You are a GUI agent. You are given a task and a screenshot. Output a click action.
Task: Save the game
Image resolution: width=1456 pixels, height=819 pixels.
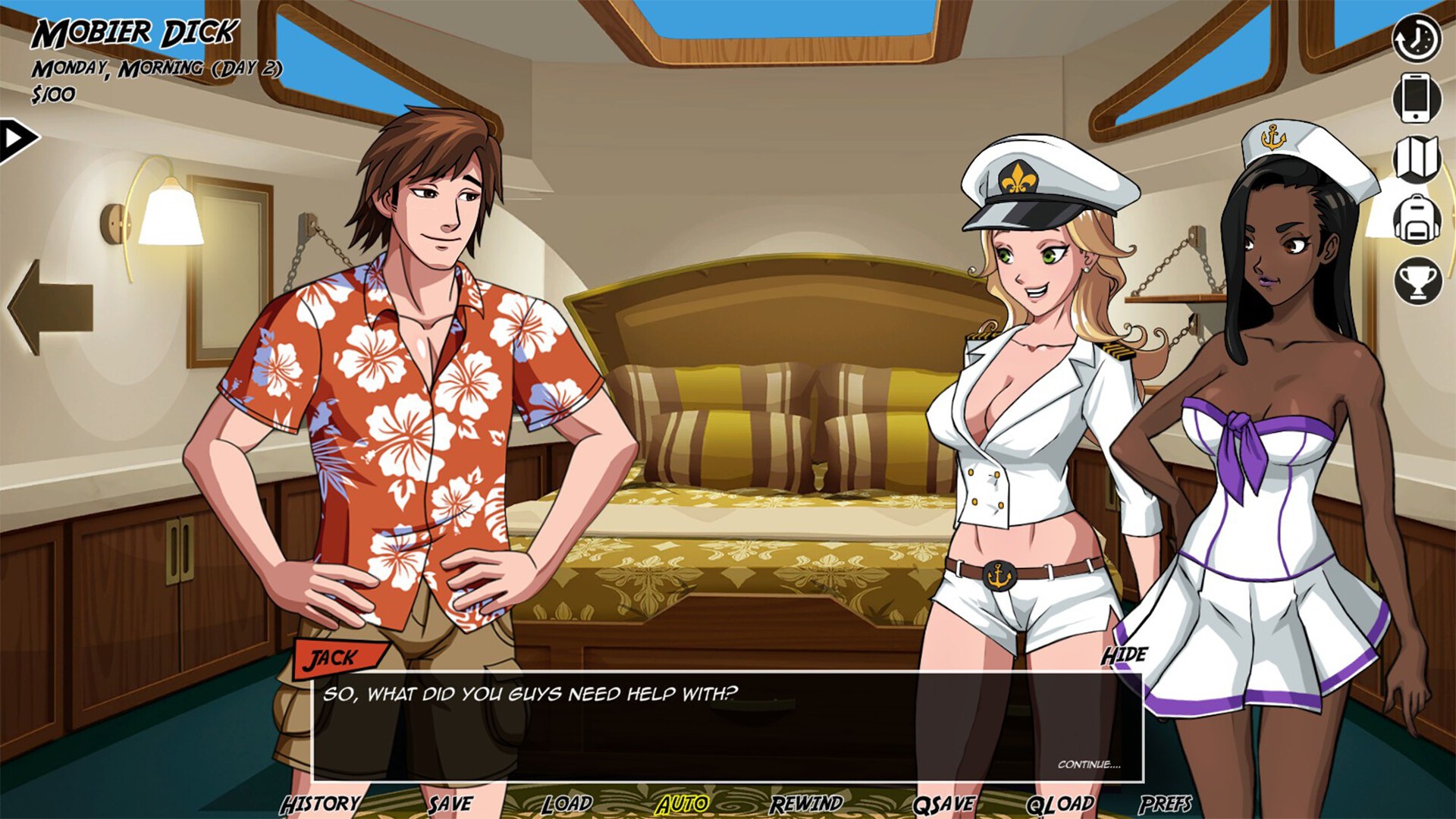point(450,804)
